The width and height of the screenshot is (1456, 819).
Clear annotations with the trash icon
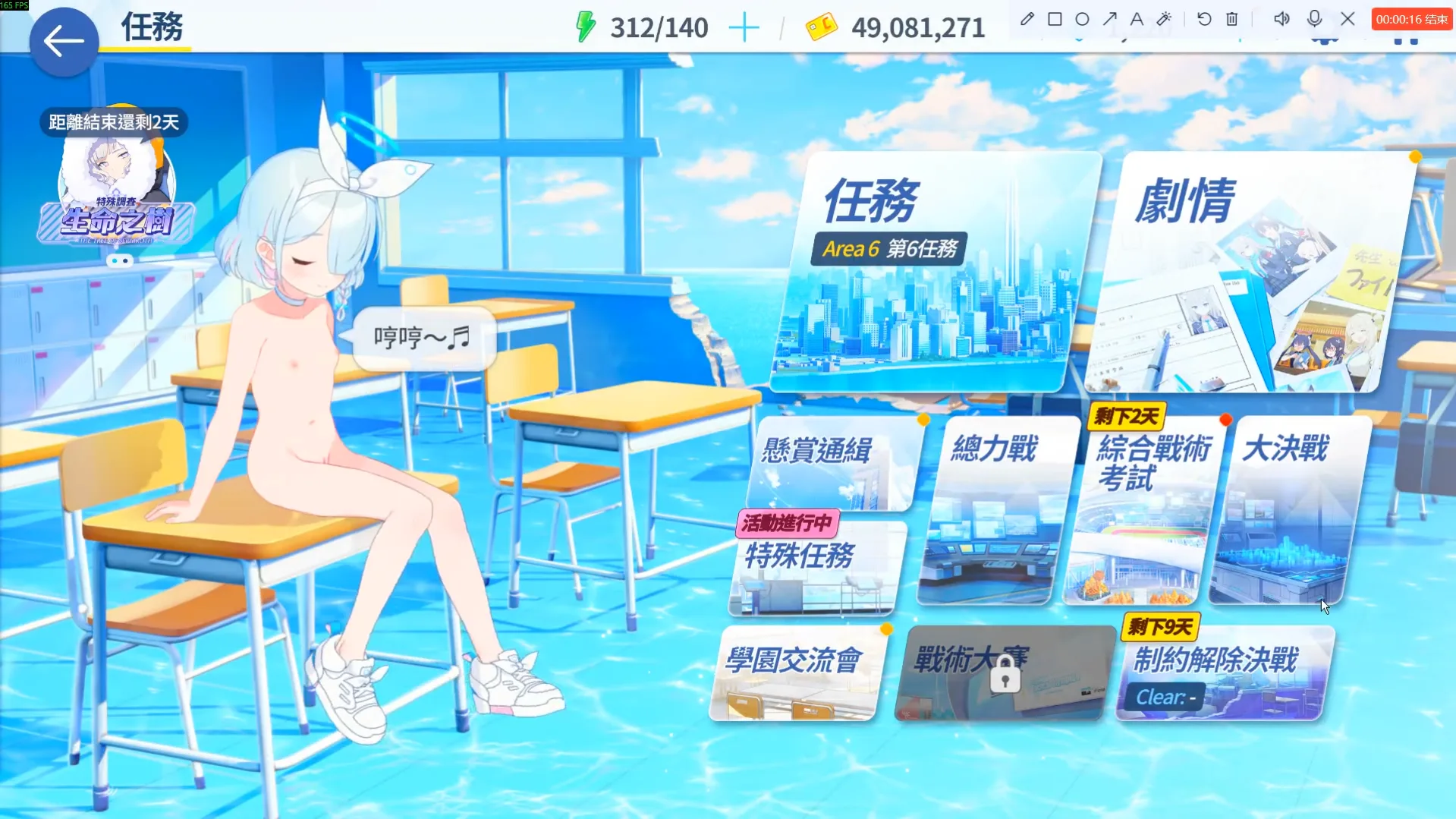pyautogui.click(x=1231, y=19)
